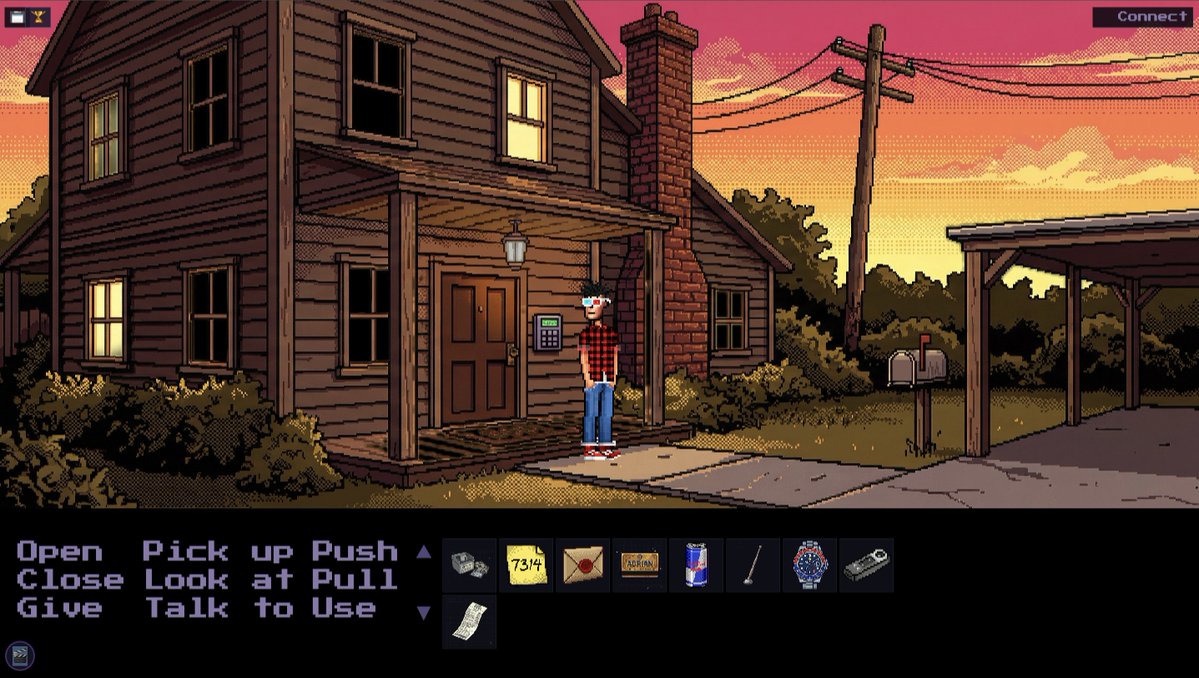Select the paper receipt item
The image size is (1199, 678).
[469, 622]
